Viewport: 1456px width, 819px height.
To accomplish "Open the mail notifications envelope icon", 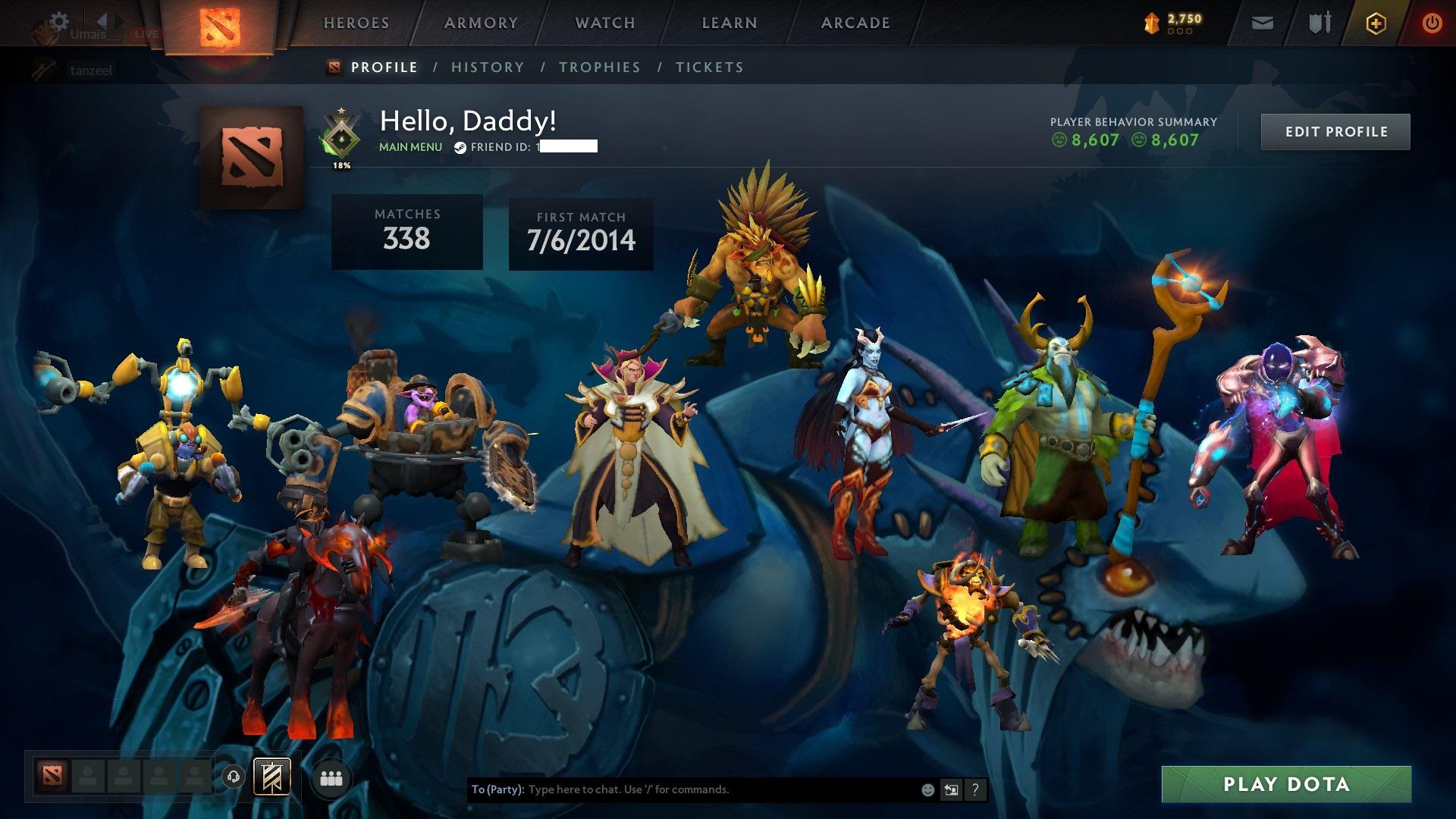I will coord(1262,23).
